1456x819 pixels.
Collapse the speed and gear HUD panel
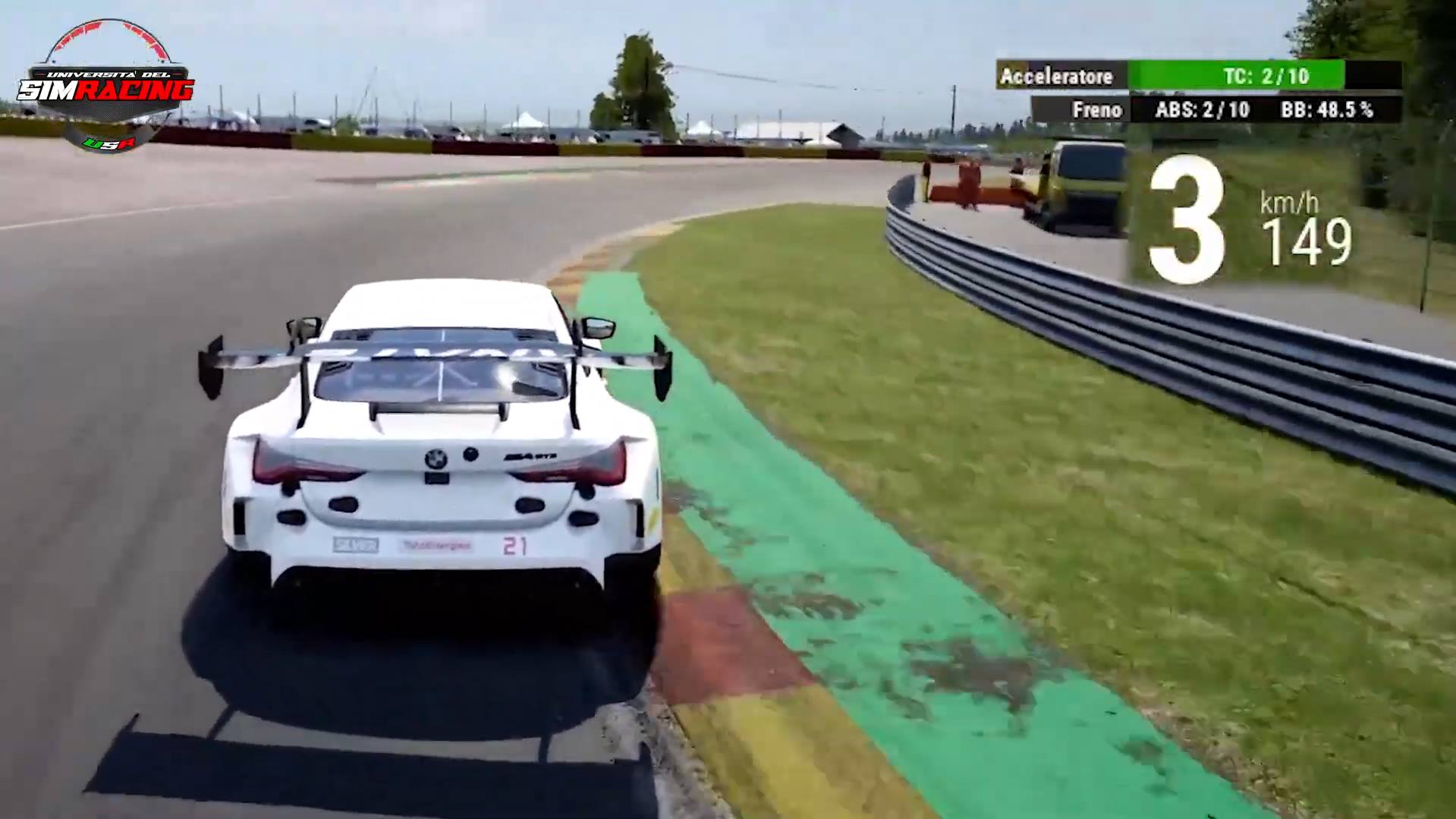pos(1252,220)
